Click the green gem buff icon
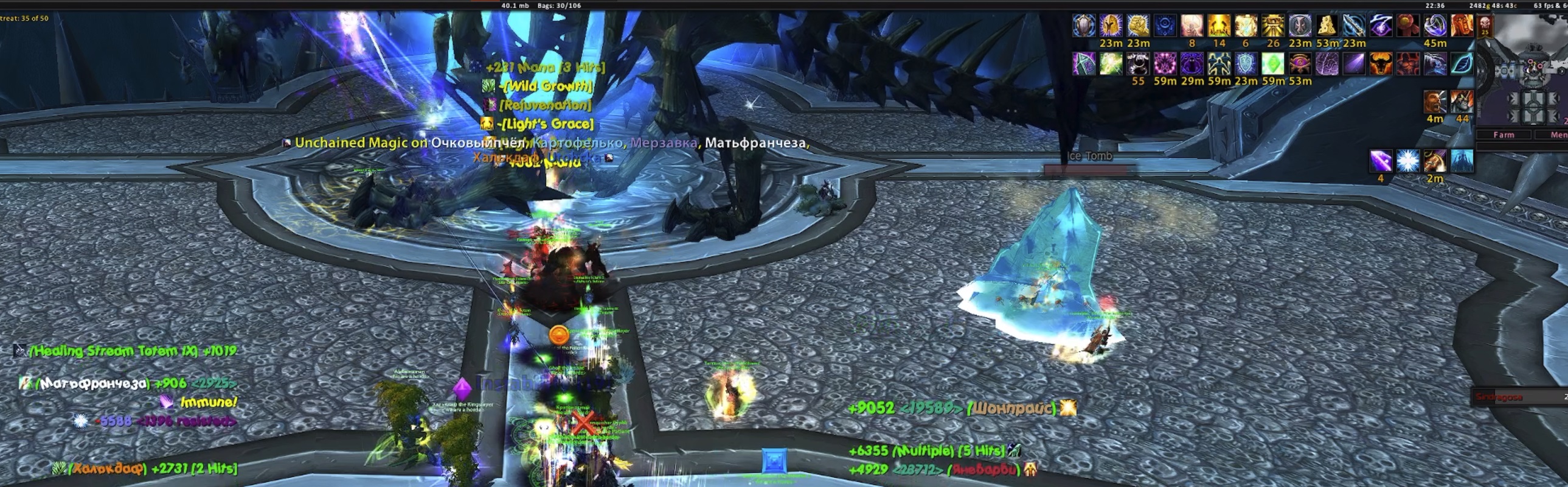 tap(1273, 64)
